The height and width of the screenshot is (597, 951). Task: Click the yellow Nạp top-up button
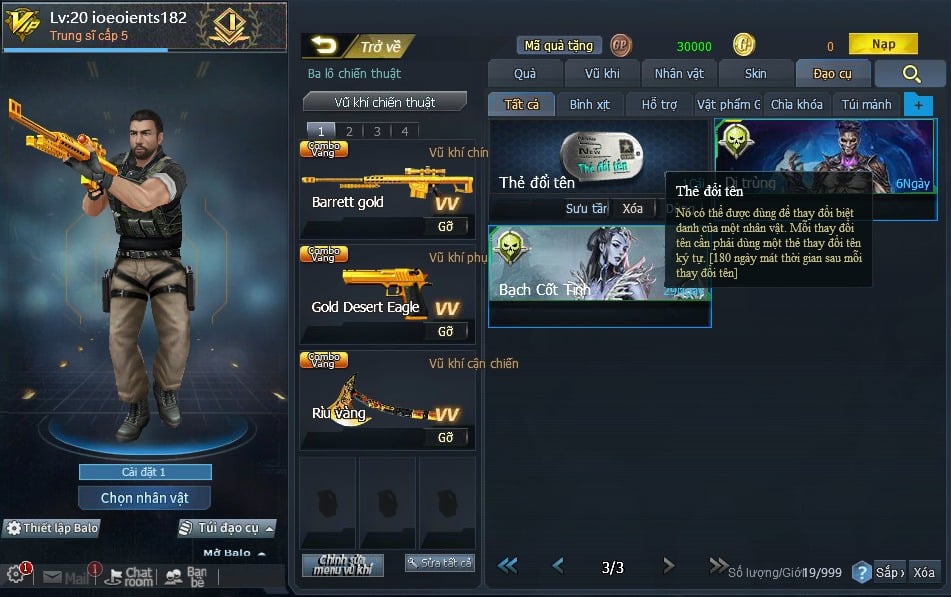tap(883, 44)
